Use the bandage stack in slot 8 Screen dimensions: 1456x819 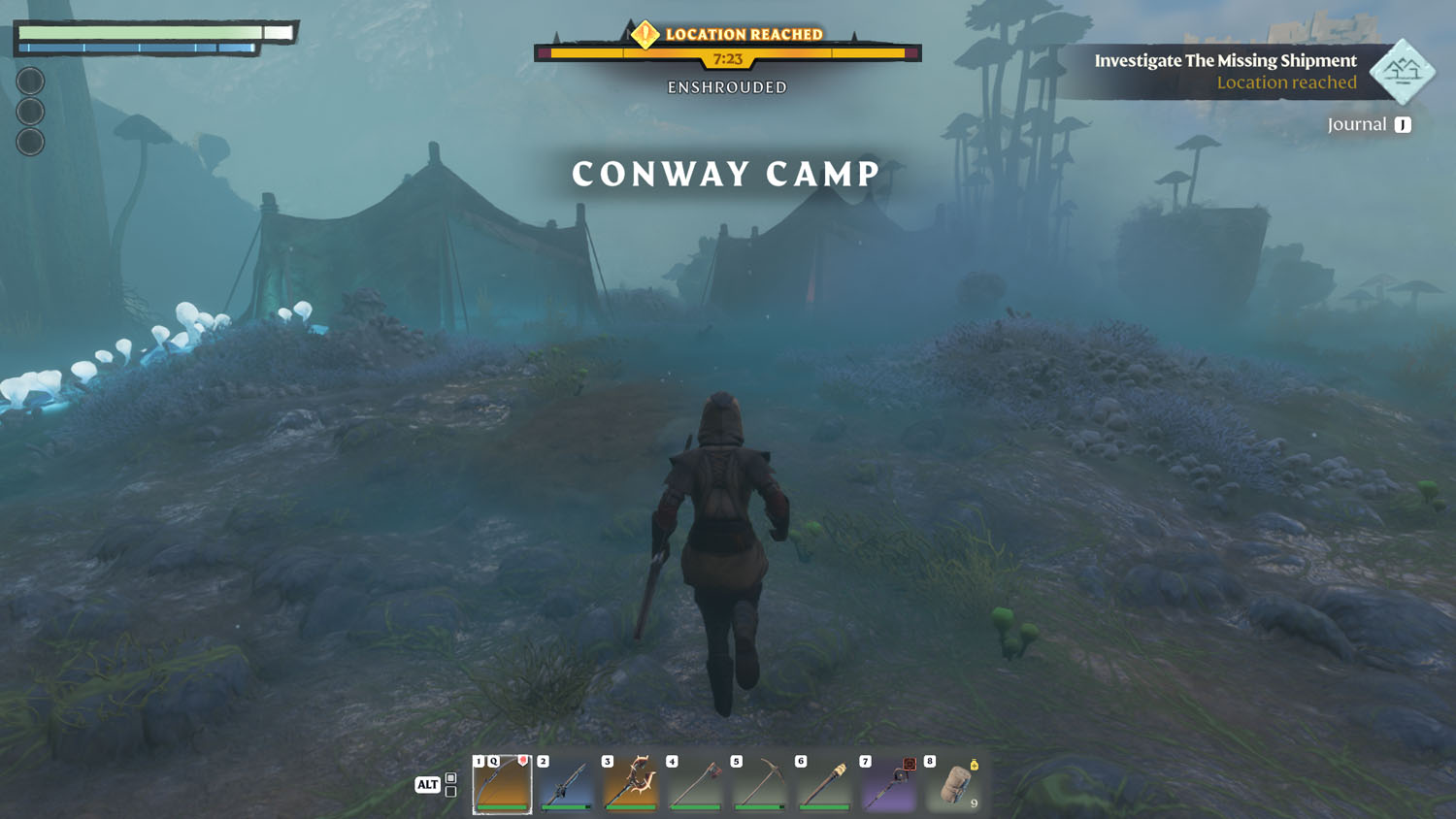click(954, 784)
